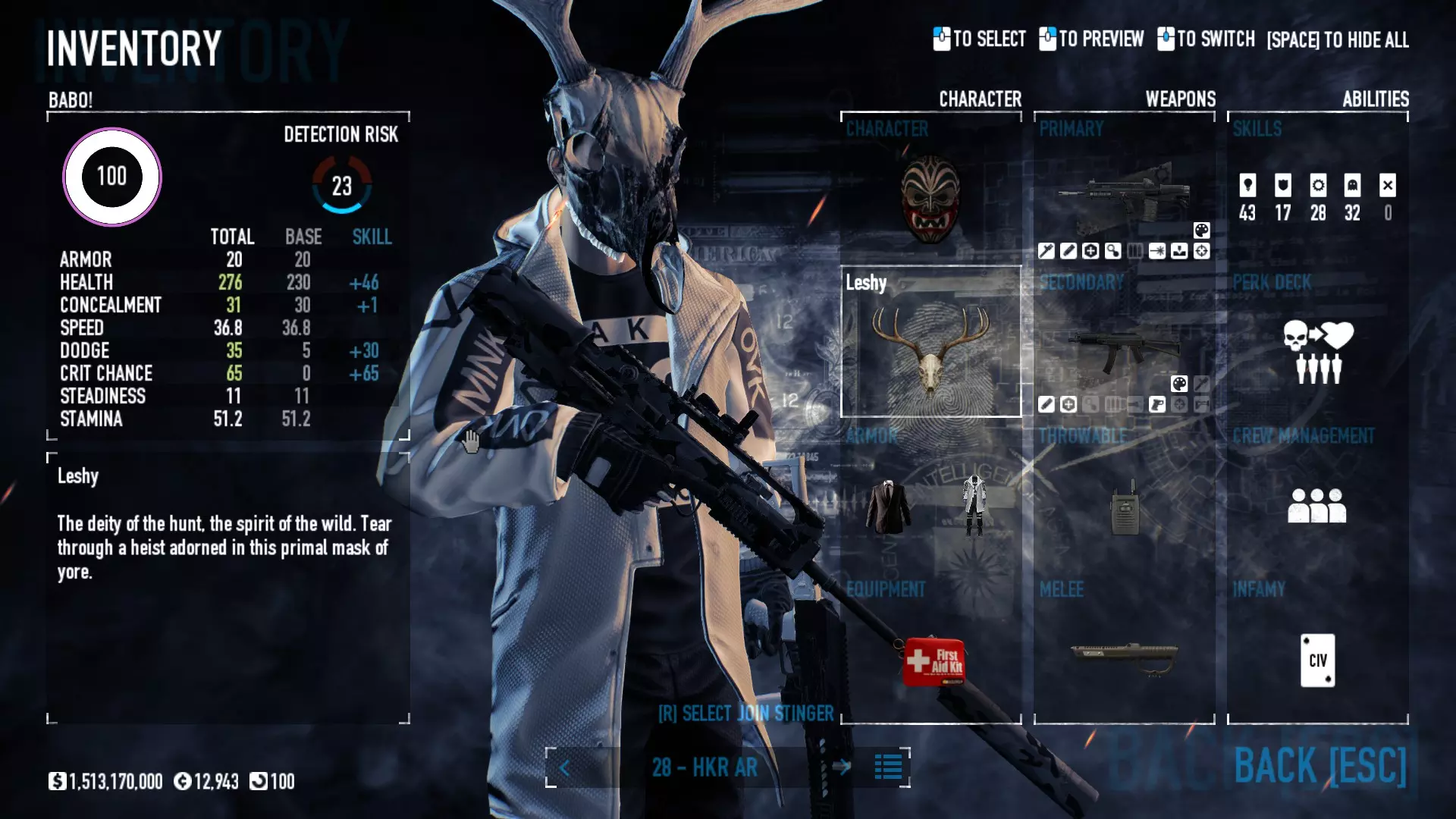This screenshot has height=819, width=1456.
Task: Pick the white coat outfit icon
Action: pos(974,505)
